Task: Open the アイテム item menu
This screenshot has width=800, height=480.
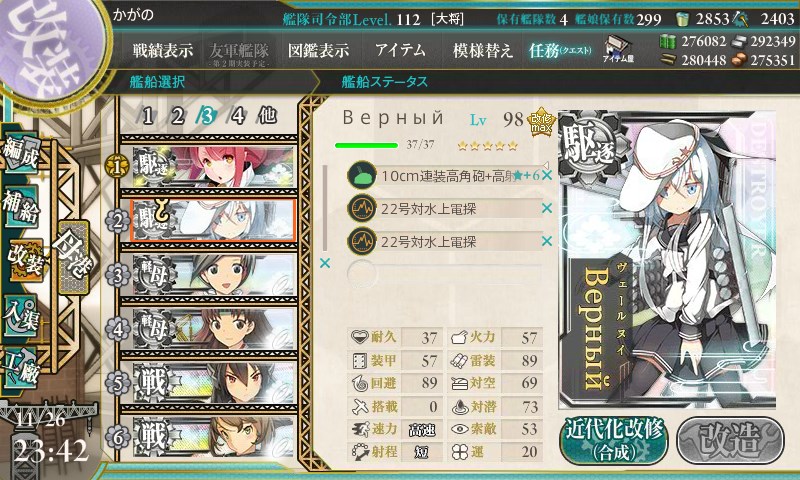Action: coord(400,50)
